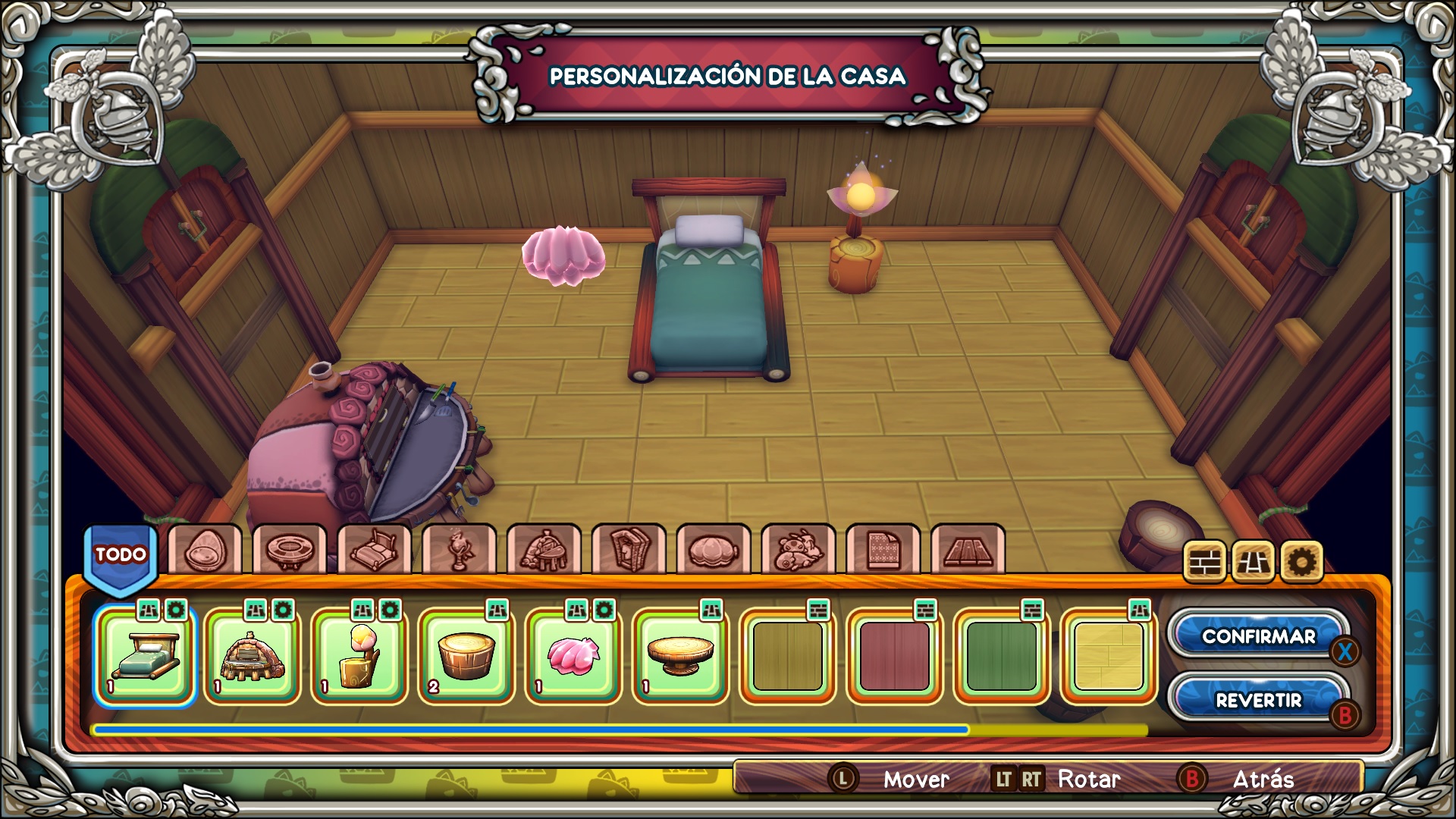Open the bed category tab
Image resolution: width=1456 pixels, height=819 pixels.
click(375, 549)
